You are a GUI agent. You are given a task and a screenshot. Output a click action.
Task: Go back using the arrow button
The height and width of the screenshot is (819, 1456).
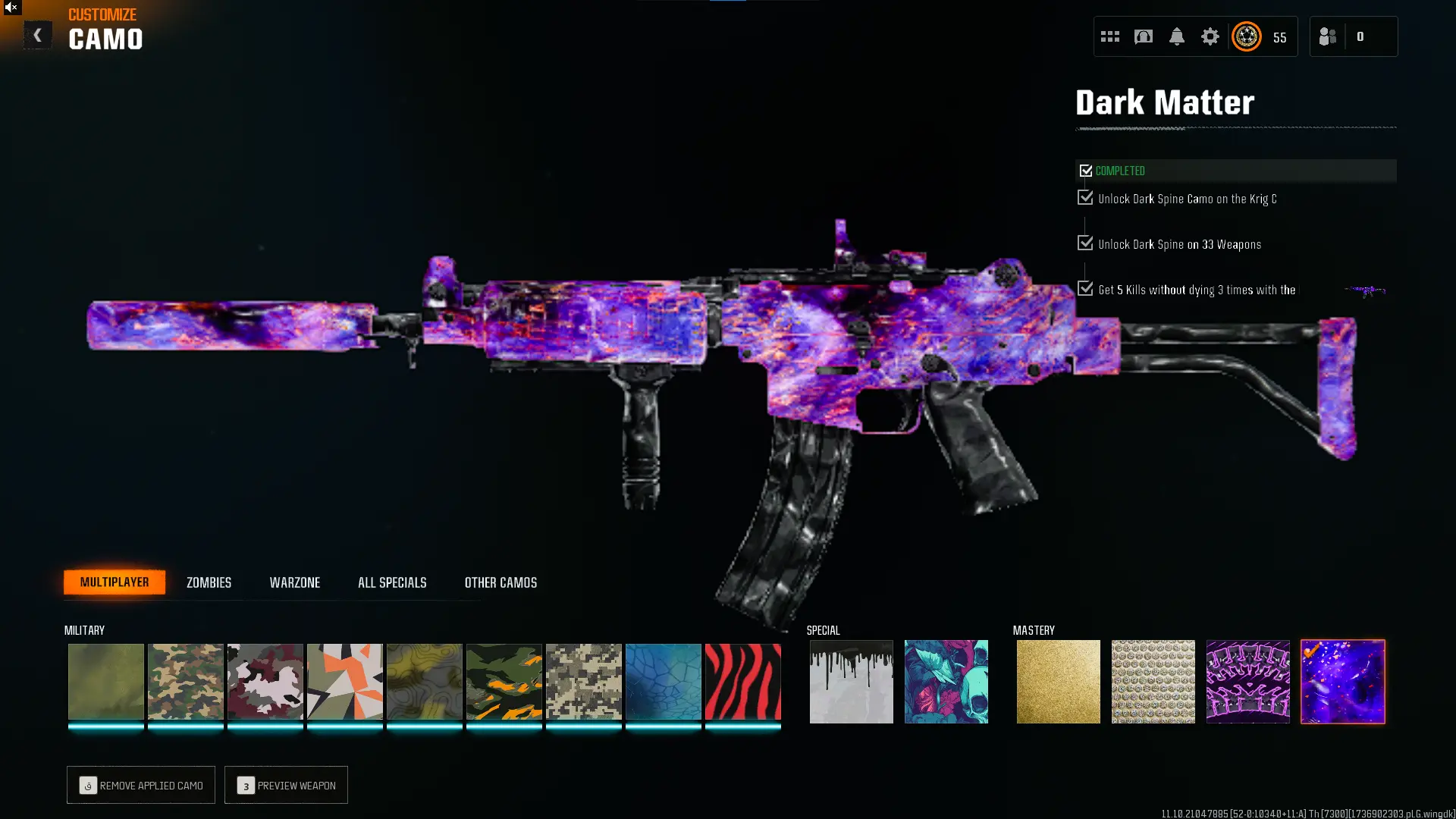coord(37,35)
